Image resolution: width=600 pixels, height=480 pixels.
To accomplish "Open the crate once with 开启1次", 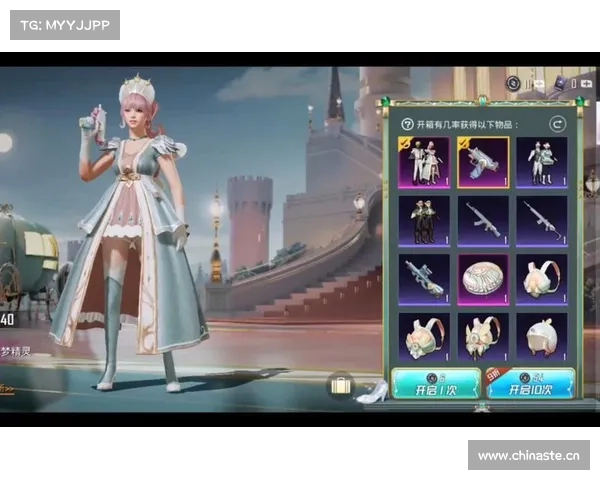I will pos(436,384).
